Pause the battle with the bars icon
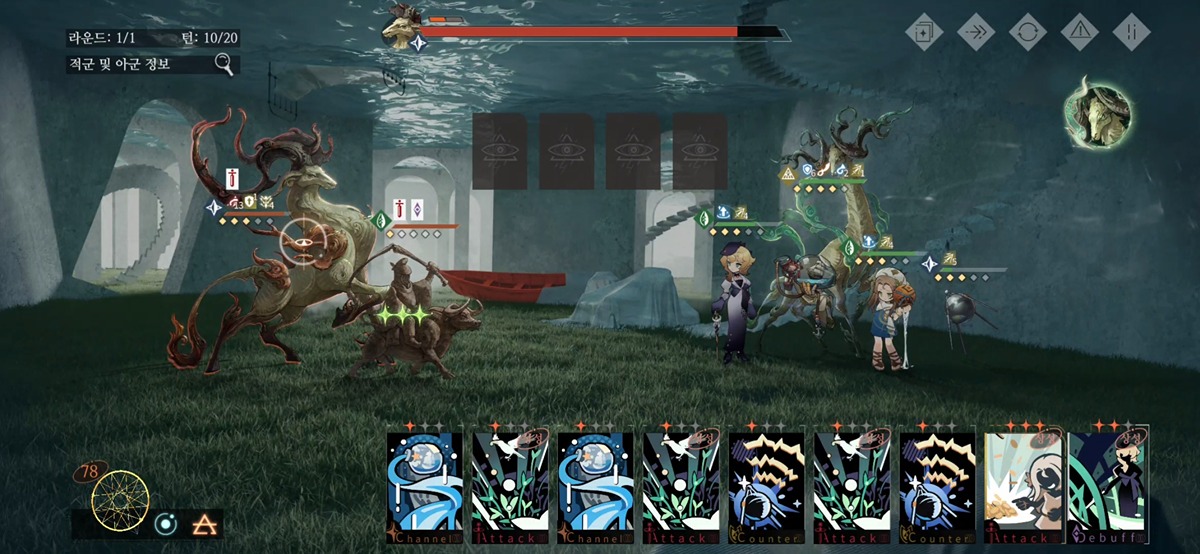This screenshot has width=1200, height=554. pos(1131,31)
